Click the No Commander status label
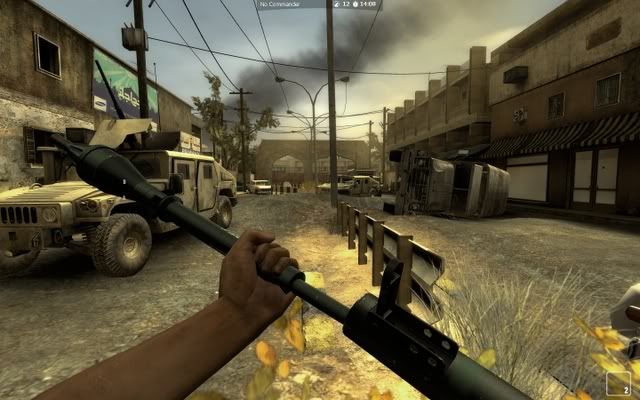 [279, 5]
